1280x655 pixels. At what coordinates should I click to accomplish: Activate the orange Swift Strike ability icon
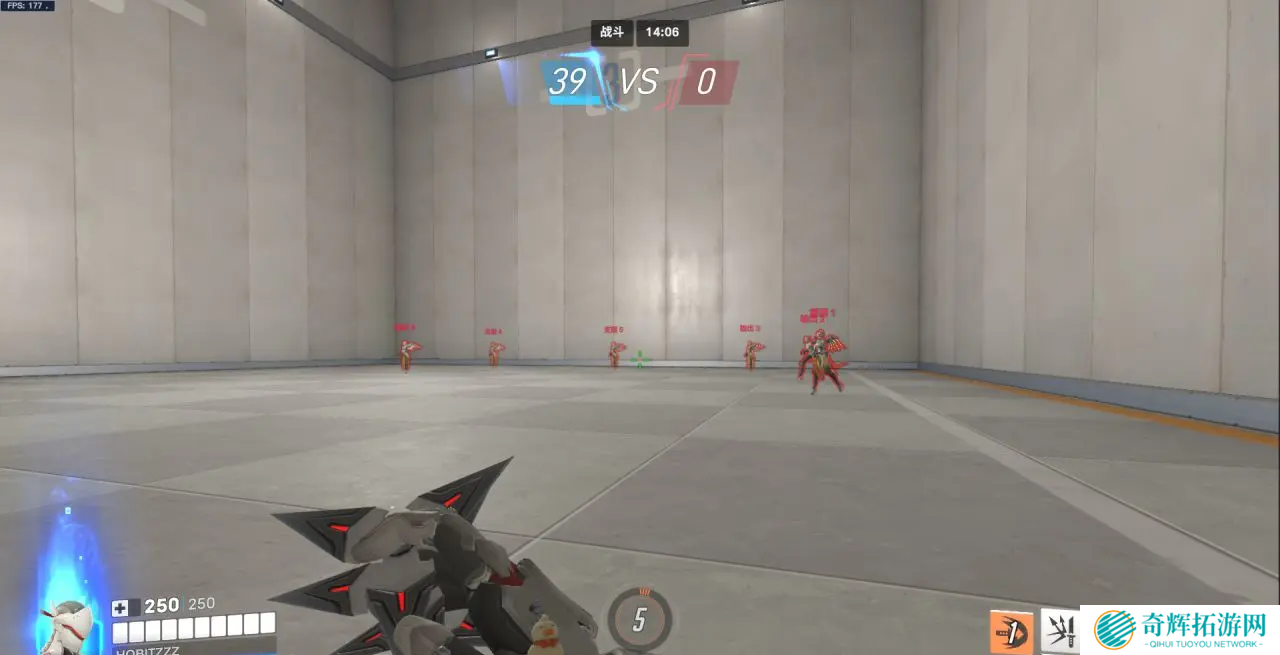point(1011,632)
